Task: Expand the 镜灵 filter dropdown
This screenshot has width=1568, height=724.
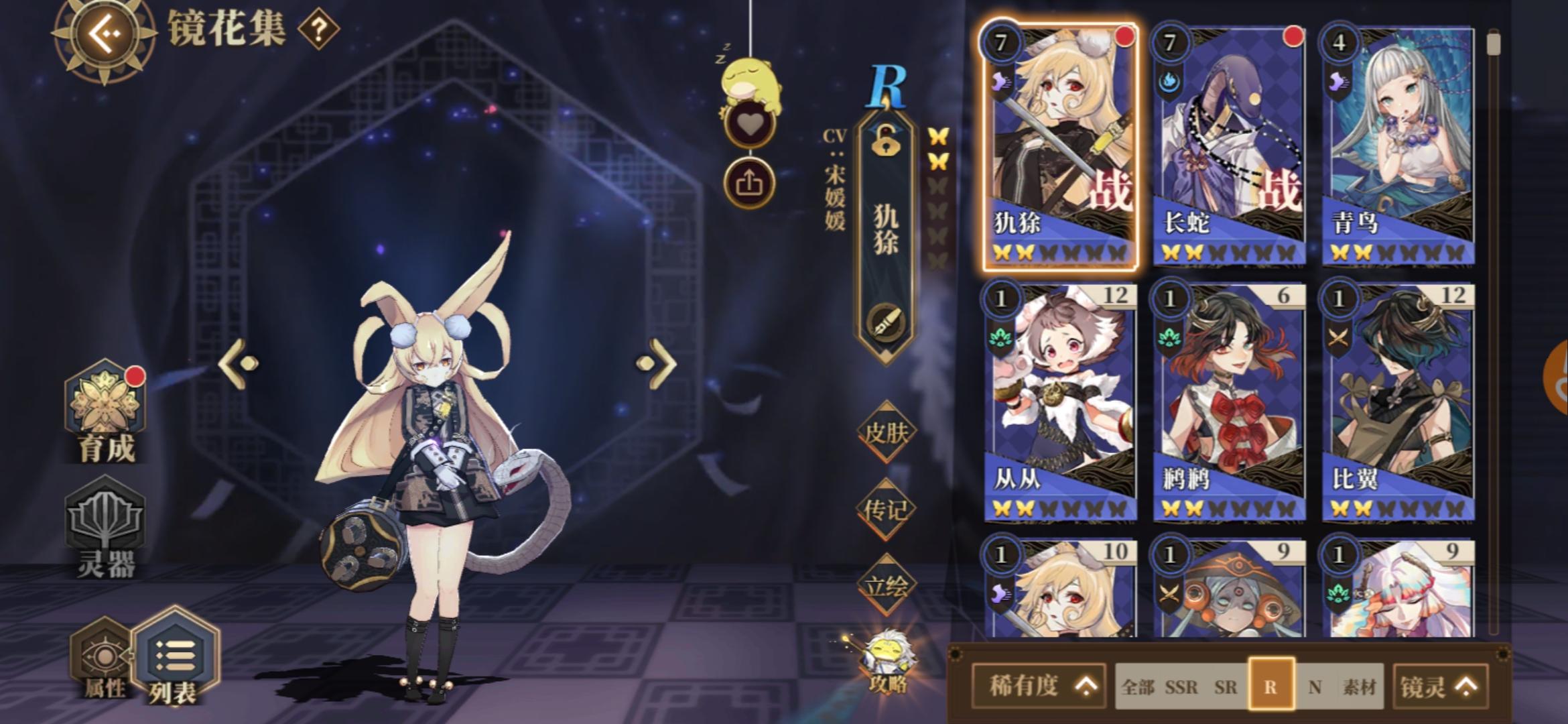Action: click(1441, 684)
